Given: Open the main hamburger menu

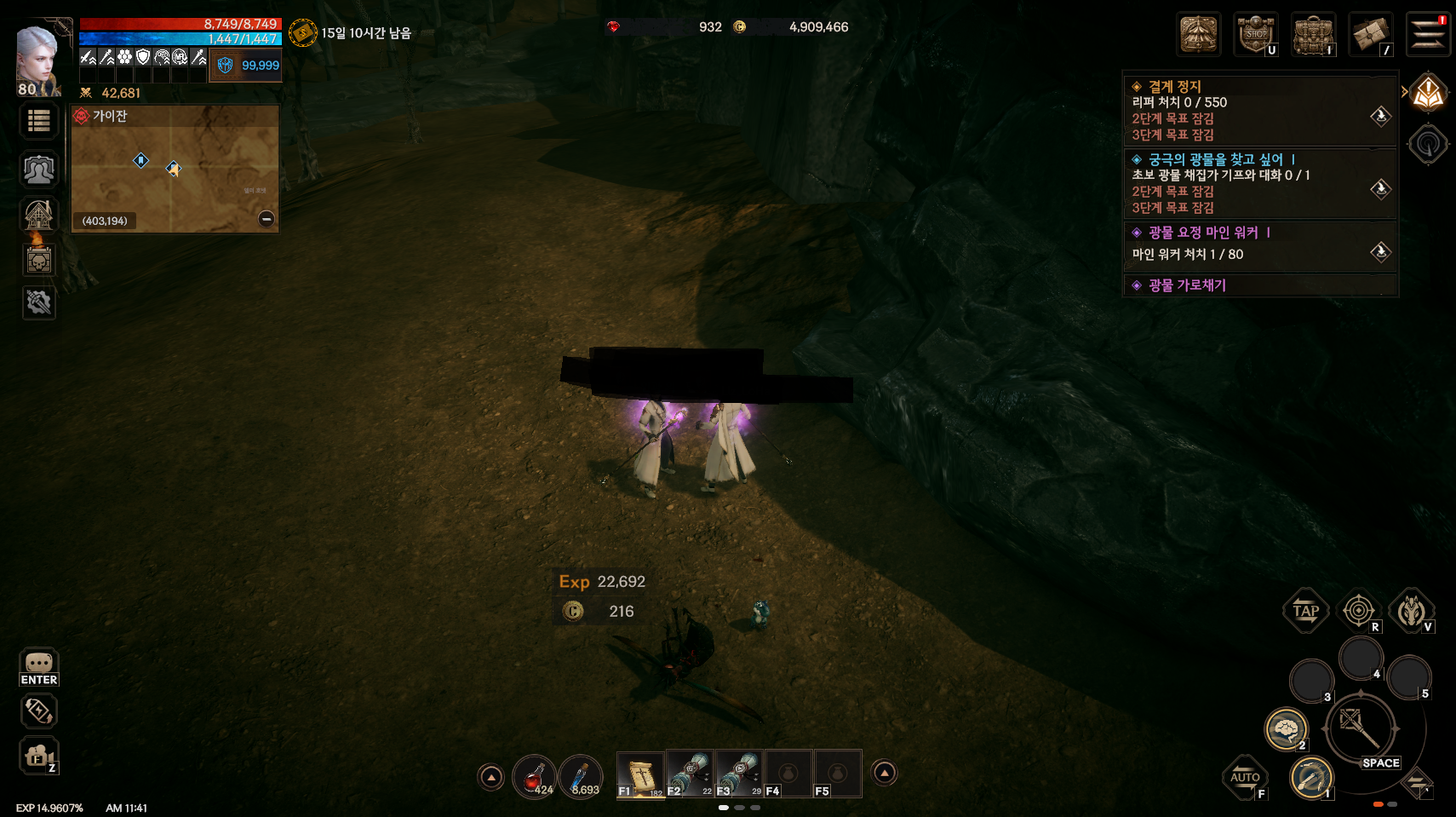Looking at the screenshot, I should tap(1427, 35).
